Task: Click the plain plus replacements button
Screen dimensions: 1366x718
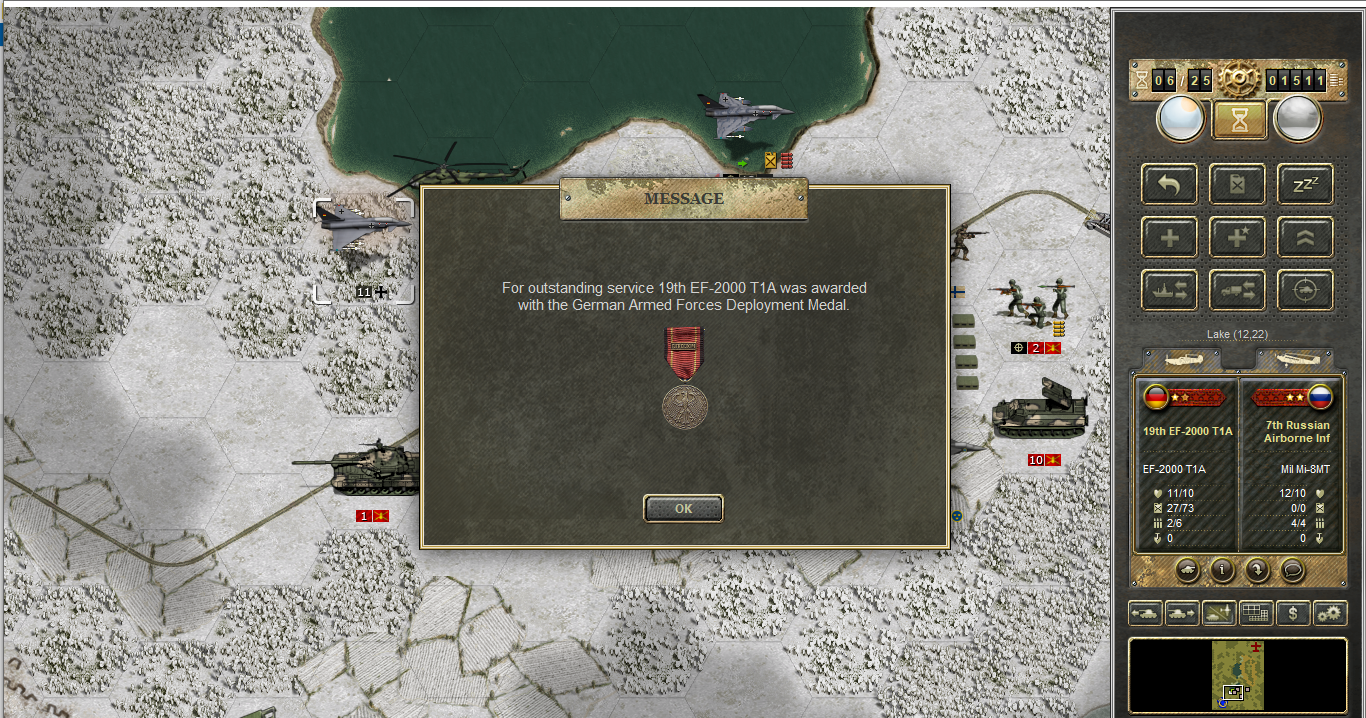Action: [1169, 237]
